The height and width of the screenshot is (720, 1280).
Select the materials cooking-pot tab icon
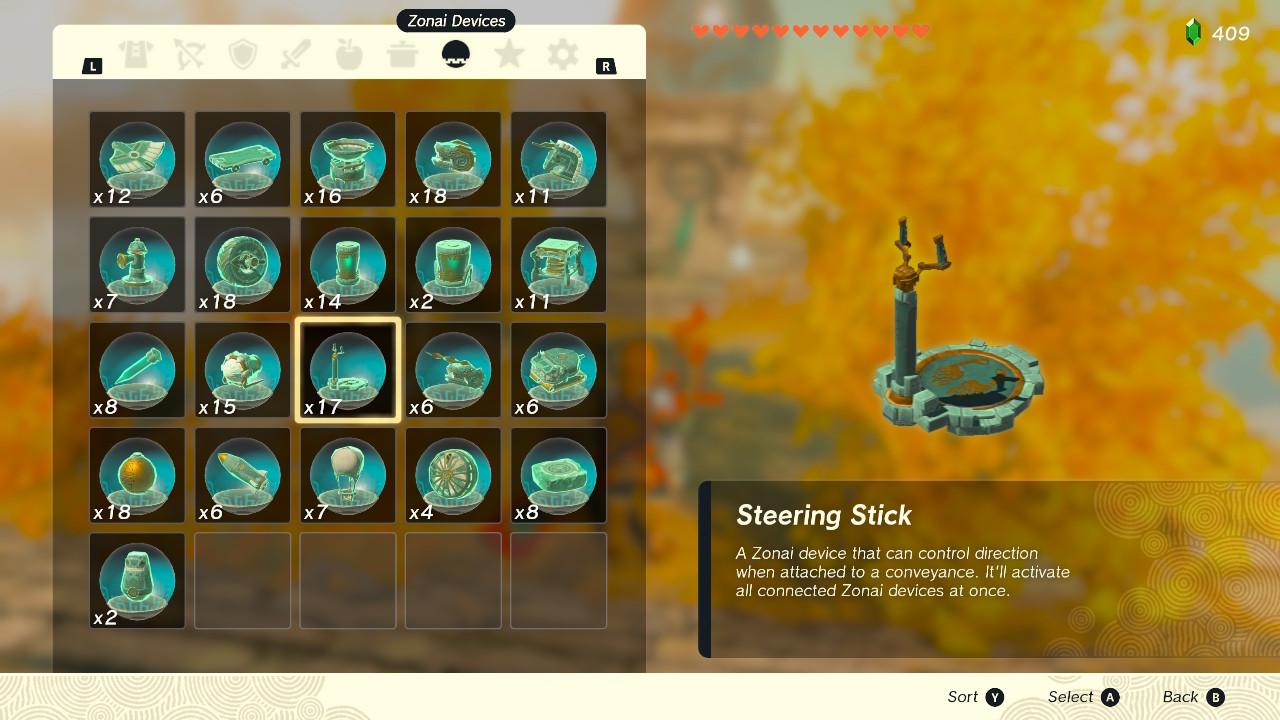(x=402, y=55)
